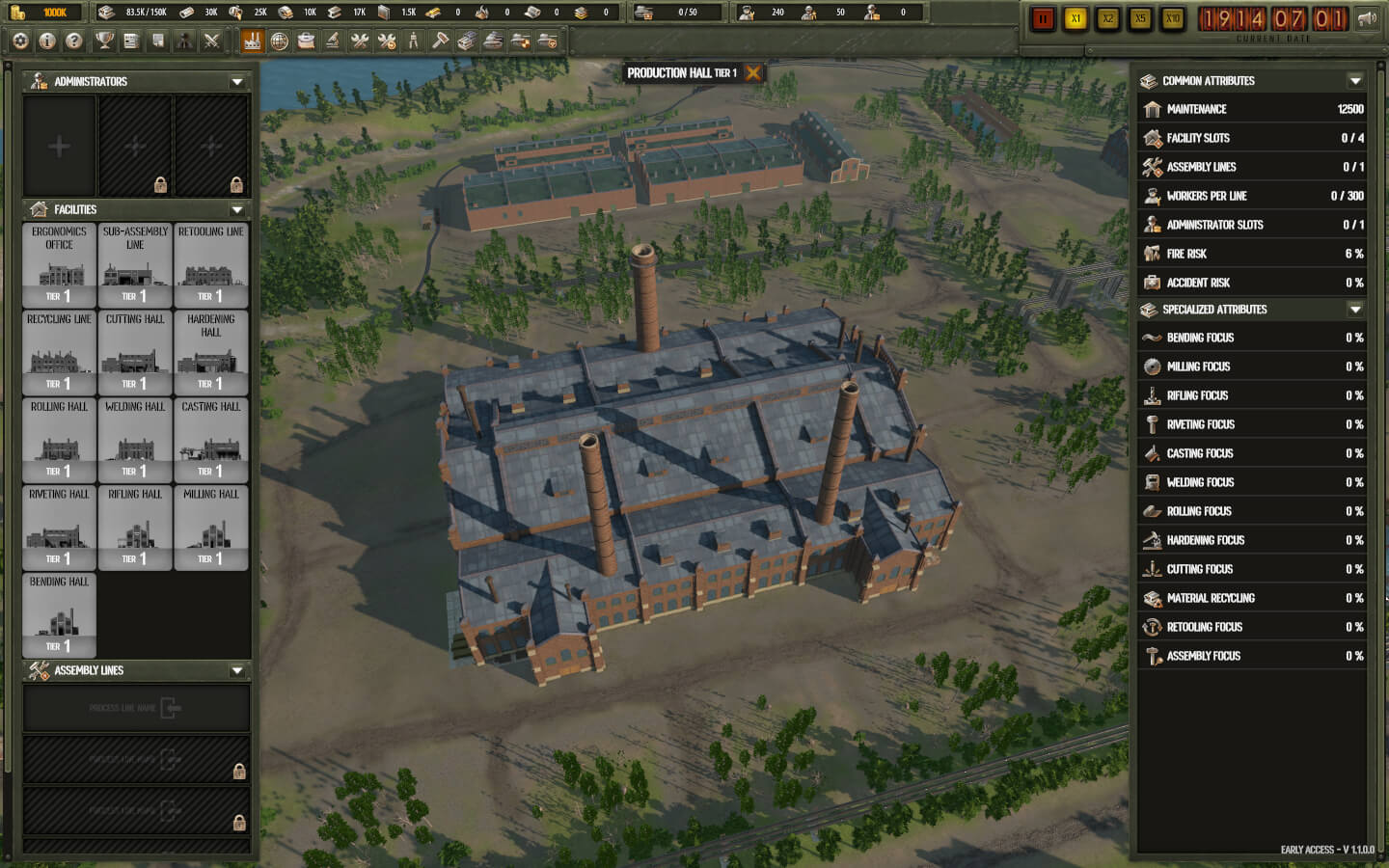1389x868 pixels.
Task: Switch game speed to X5
Action: [x=1139, y=17]
